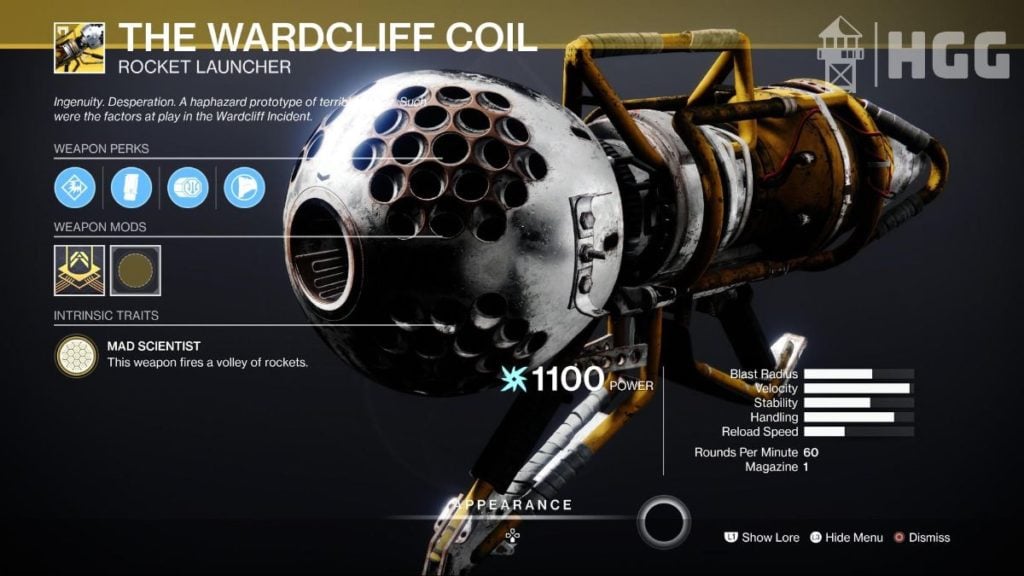Screen dimensions: 1024x576
Task: Open the gold chevron masterwork mod slot
Action: 79,270
